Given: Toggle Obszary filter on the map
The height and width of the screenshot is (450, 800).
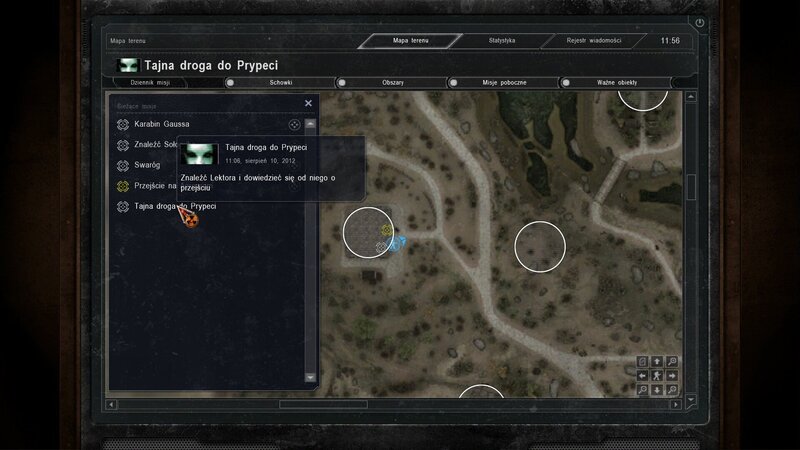Looking at the screenshot, I should pyautogui.click(x=392, y=83).
